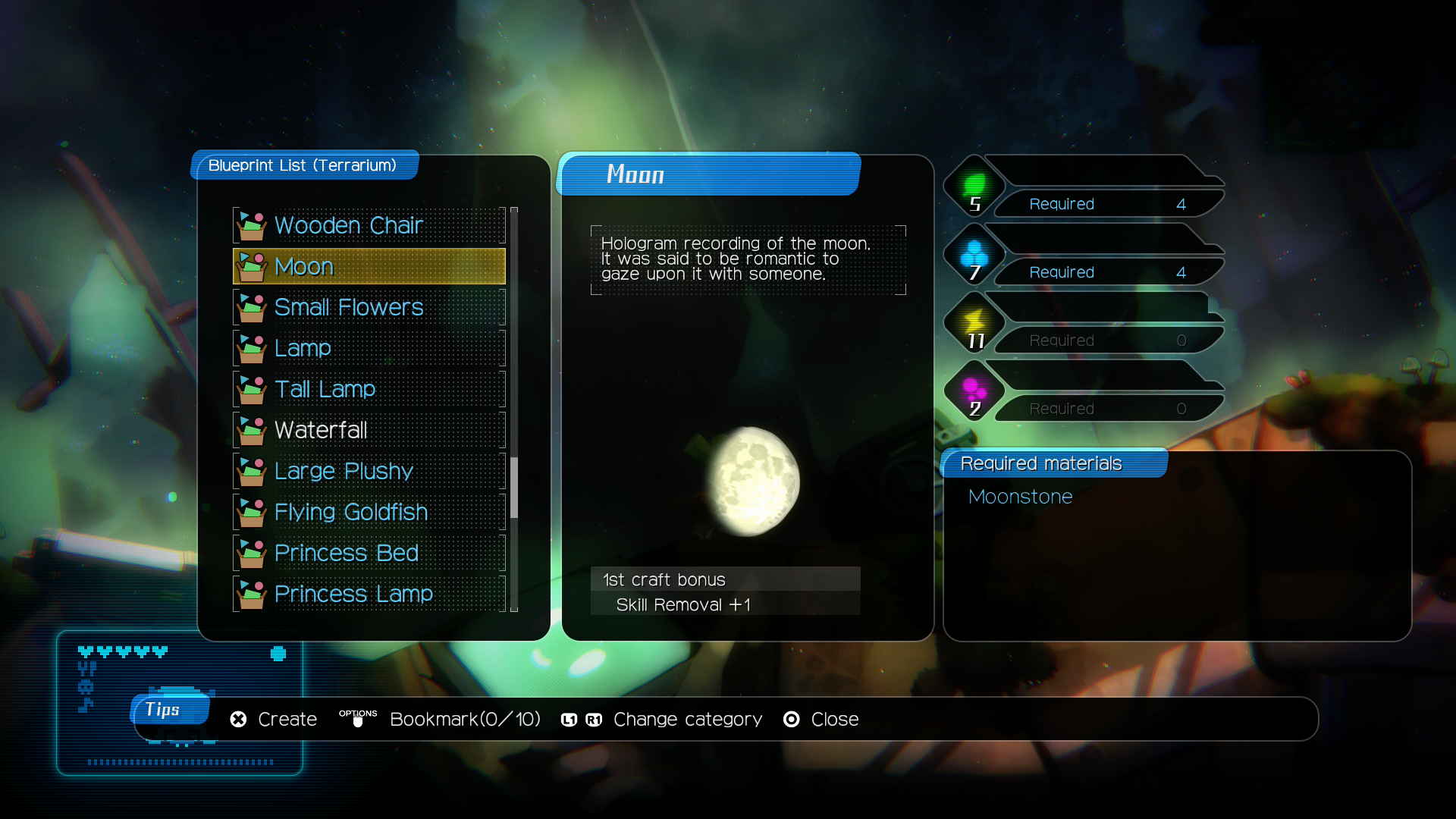Viewport: 1456px width, 819px height.
Task: Toggle the X Create action
Action: (x=237, y=719)
